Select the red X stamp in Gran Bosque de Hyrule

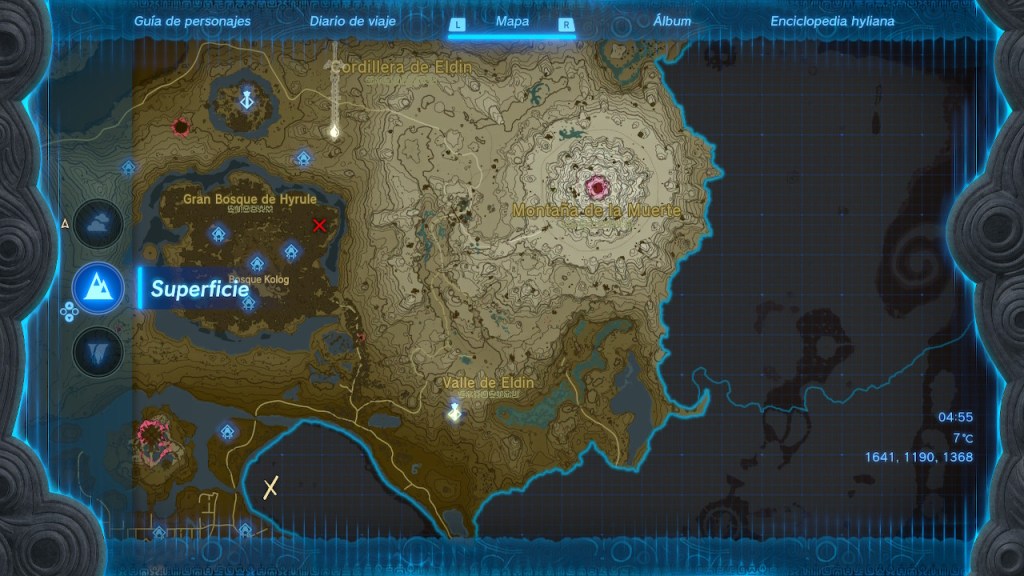pos(320,225)
